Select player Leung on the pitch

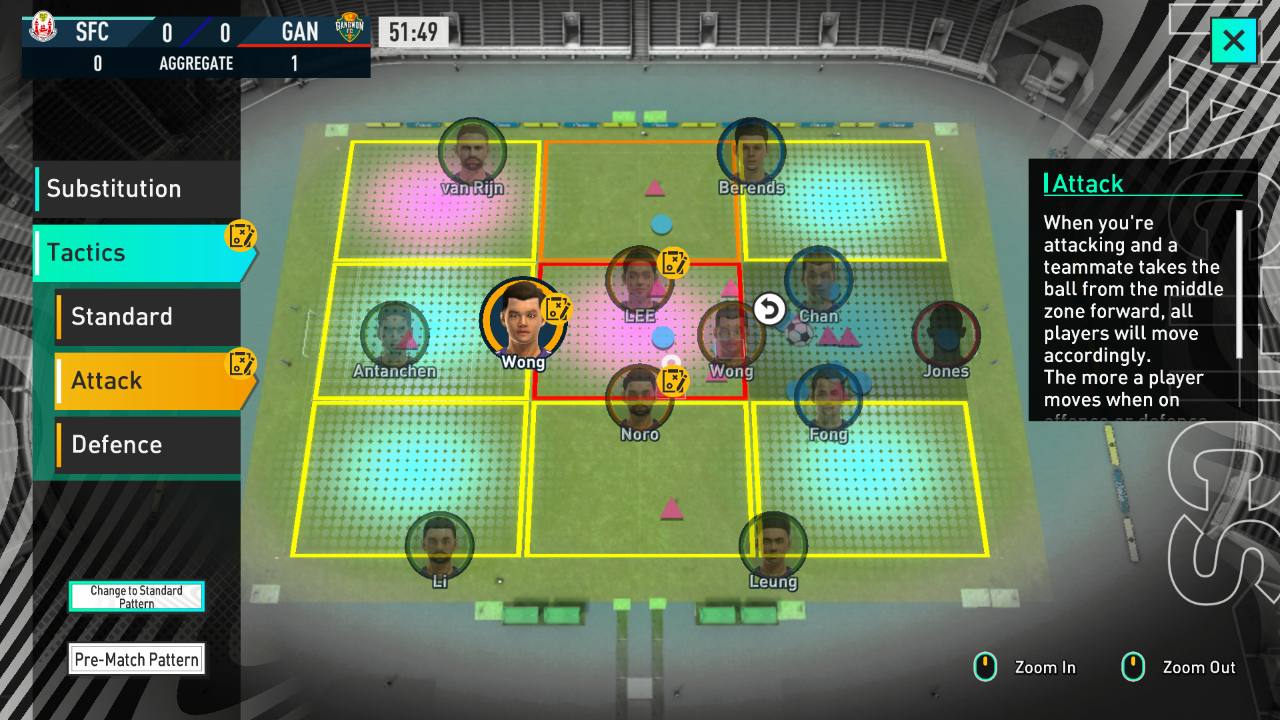tap(773, 546)
